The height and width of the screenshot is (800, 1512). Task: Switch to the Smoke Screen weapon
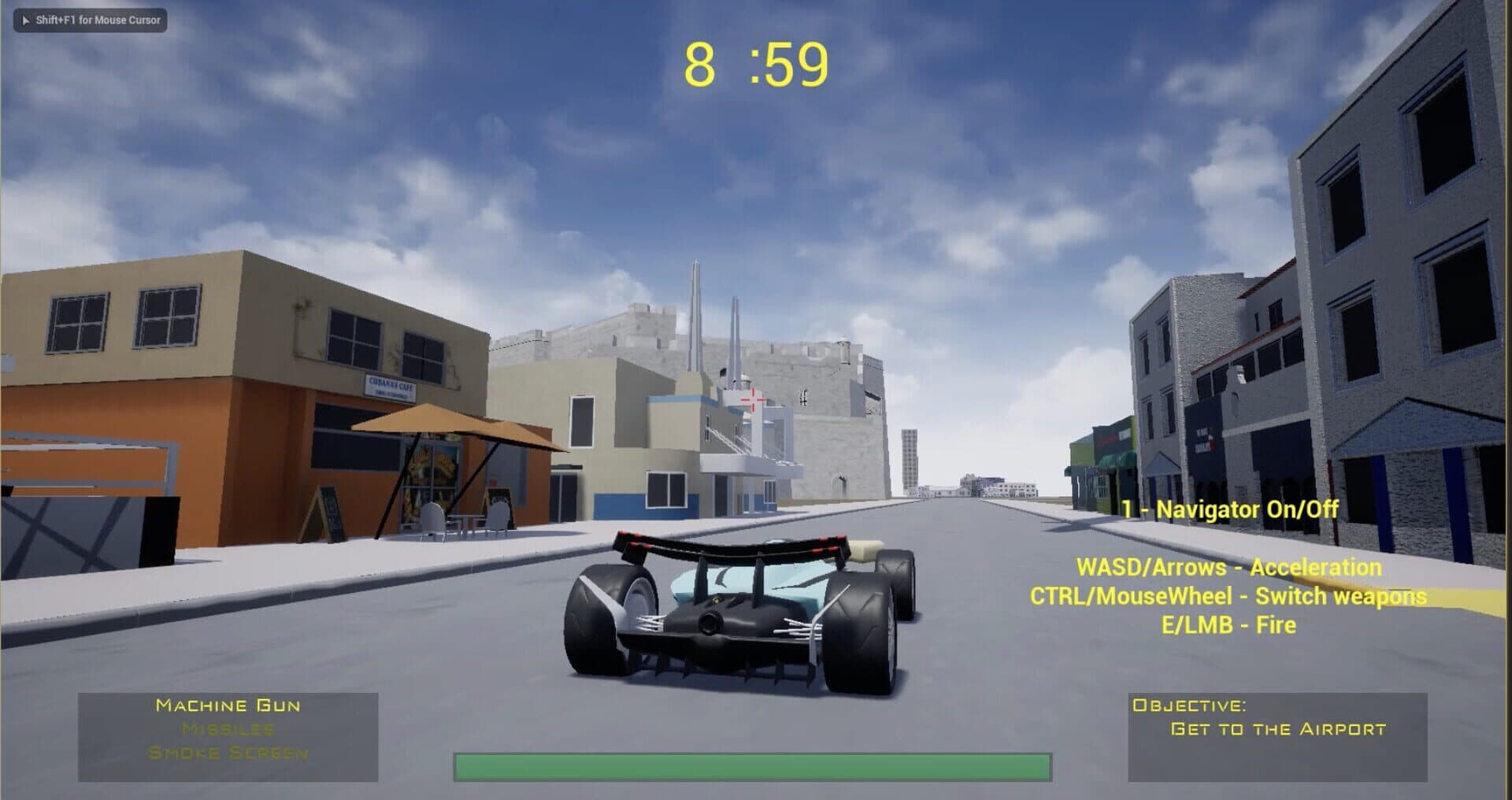228,754
